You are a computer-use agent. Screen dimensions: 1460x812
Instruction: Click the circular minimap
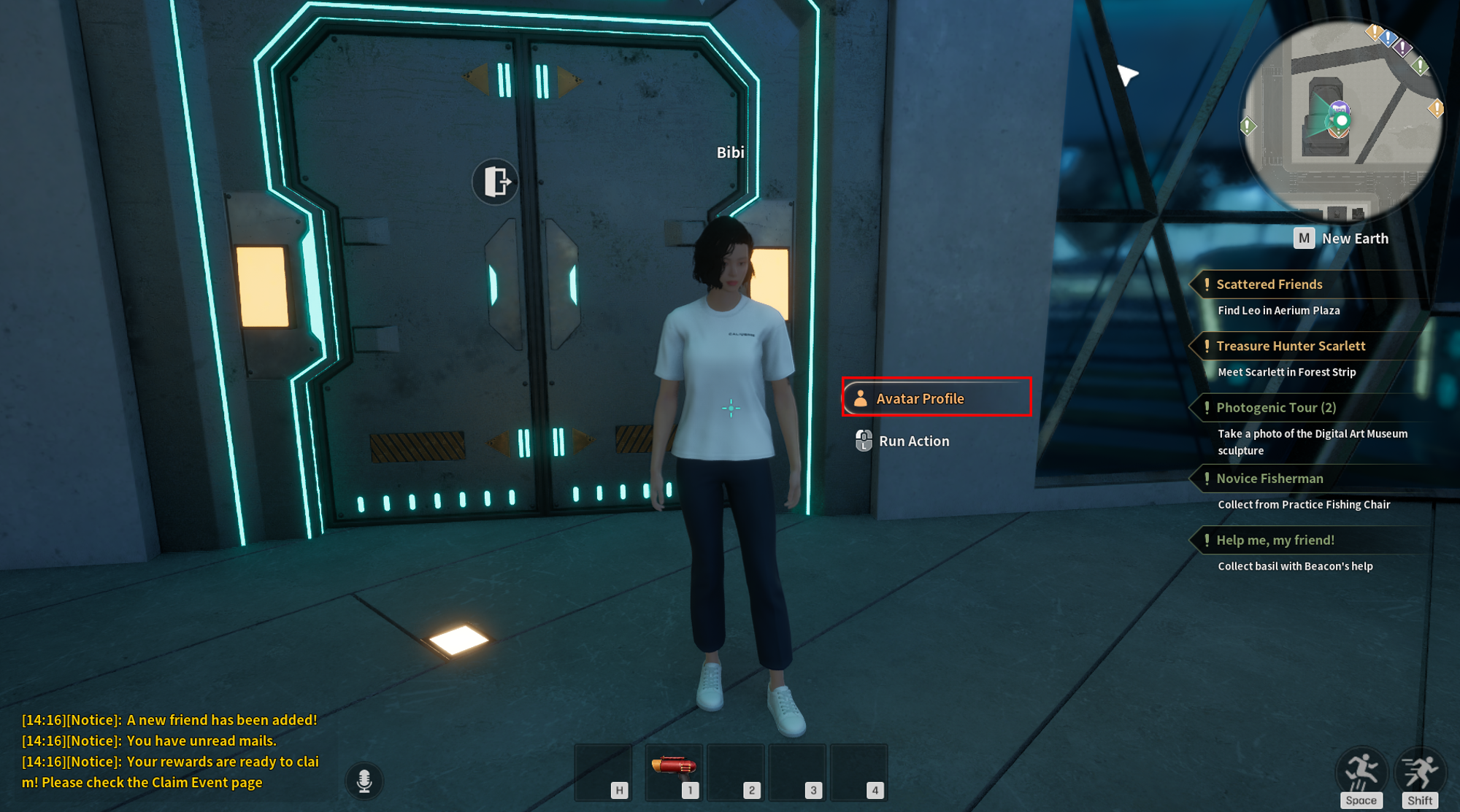[1342, 121]
